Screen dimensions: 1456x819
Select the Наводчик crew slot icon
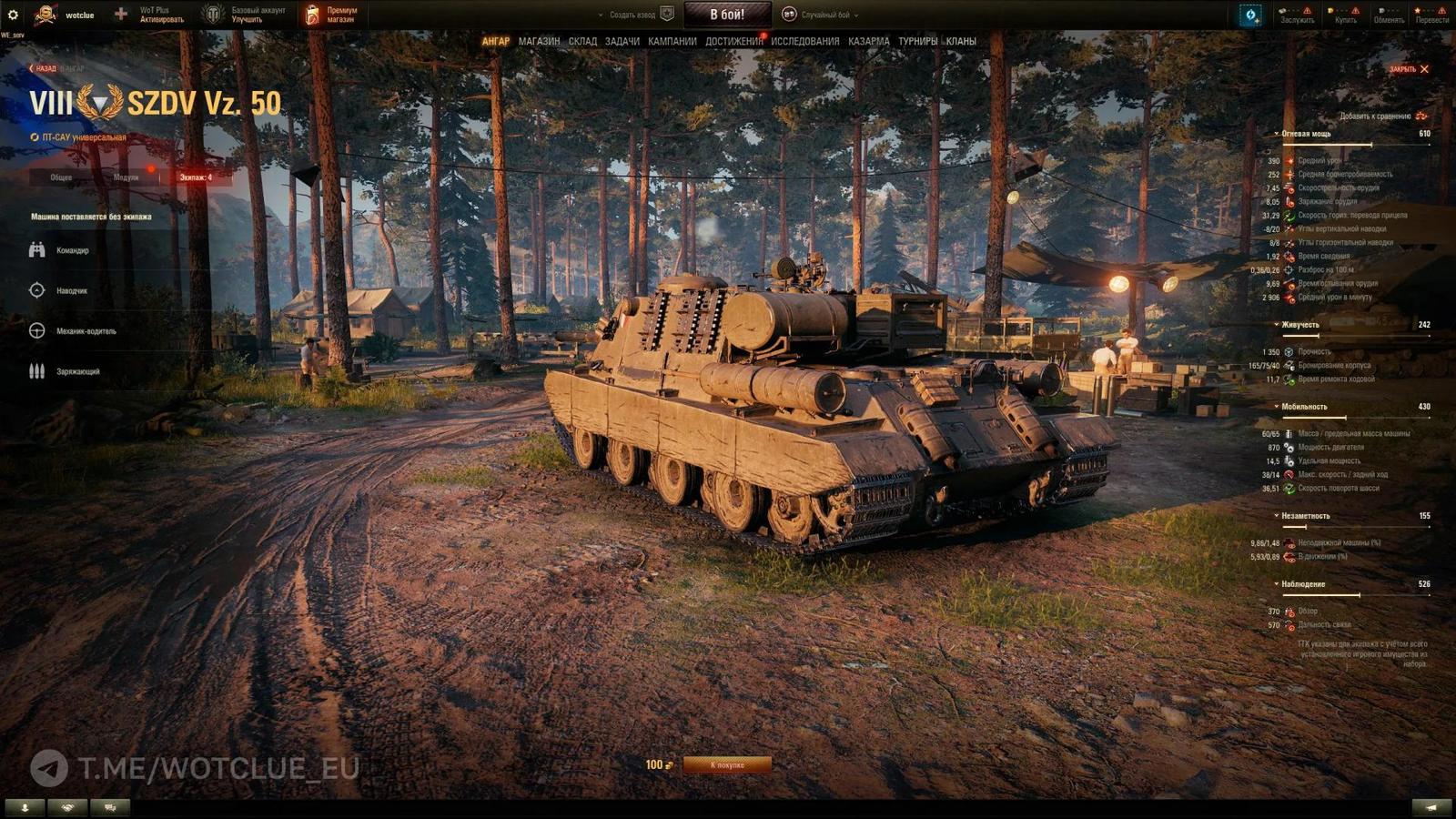point(35,290)
